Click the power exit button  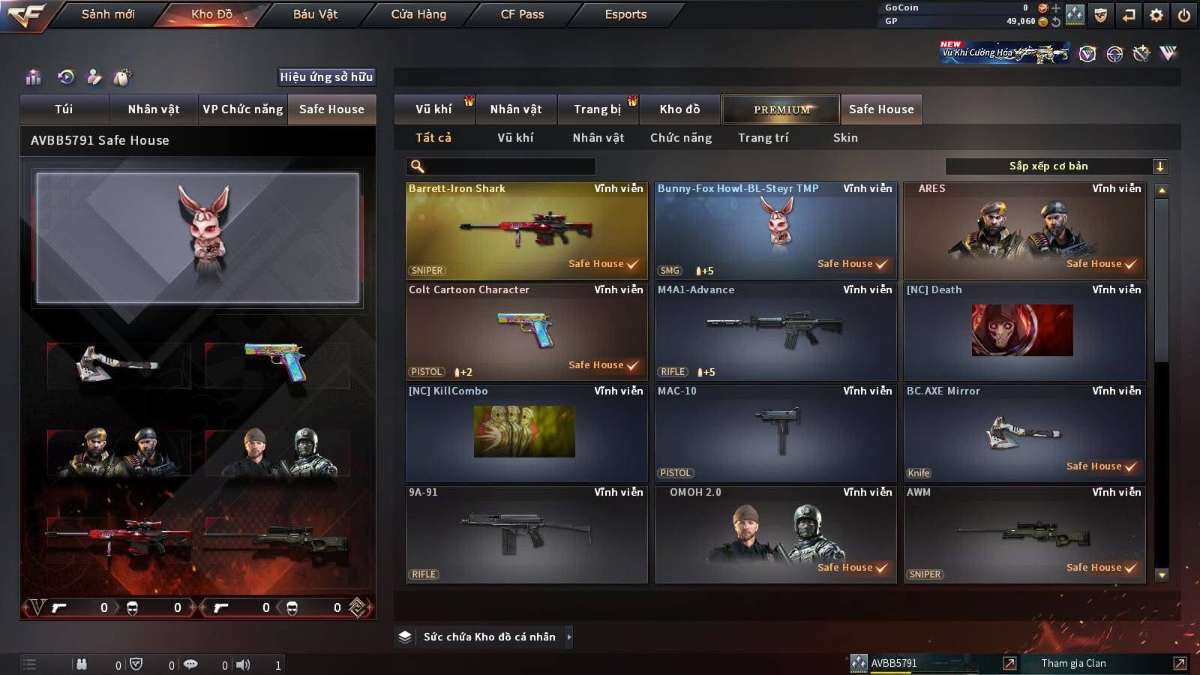(x=1184, y=15)
